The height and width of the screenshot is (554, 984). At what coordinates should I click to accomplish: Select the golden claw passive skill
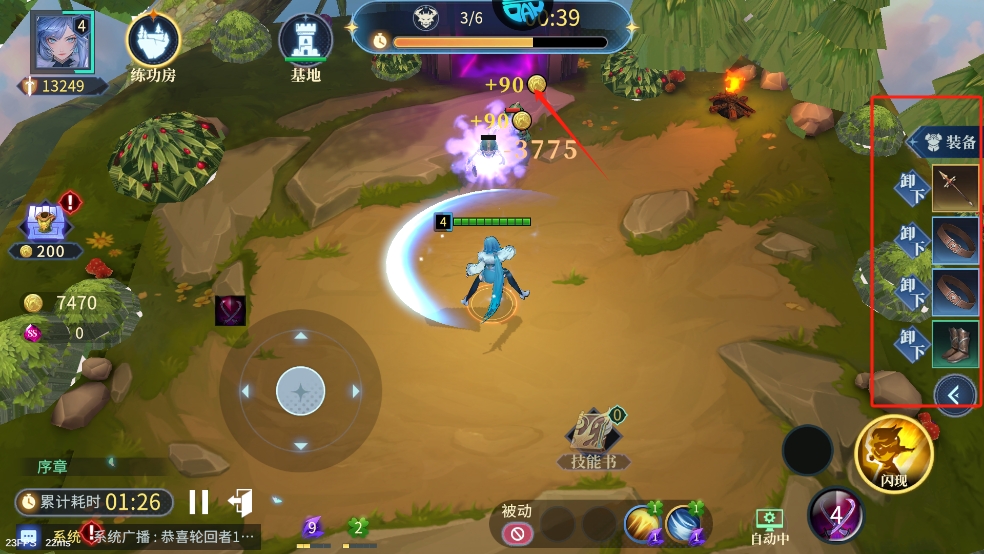[x=641, y=524]
